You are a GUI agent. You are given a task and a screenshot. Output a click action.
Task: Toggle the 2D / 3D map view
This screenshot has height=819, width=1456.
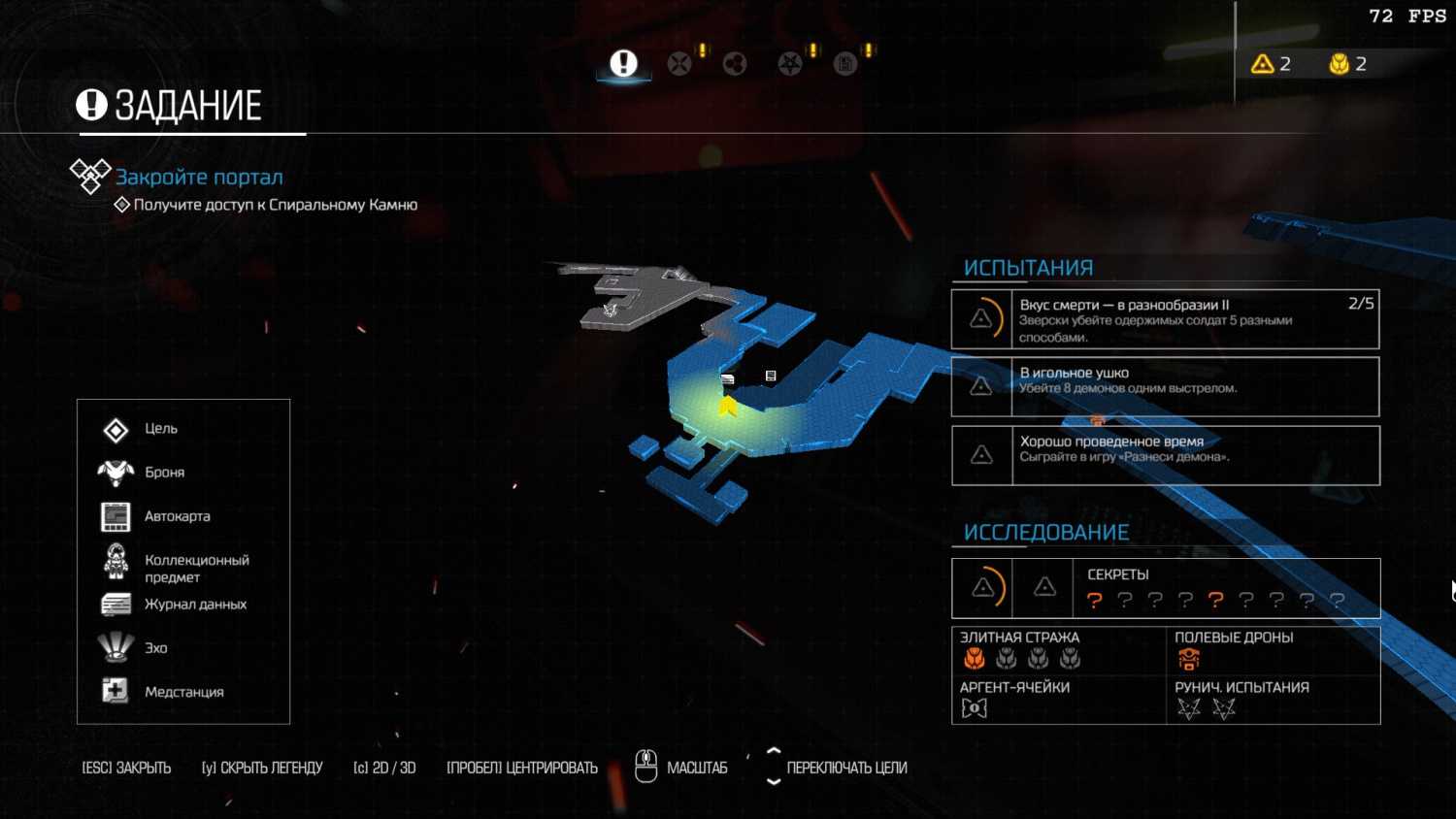pyautogui.click(x=384, y=768)
